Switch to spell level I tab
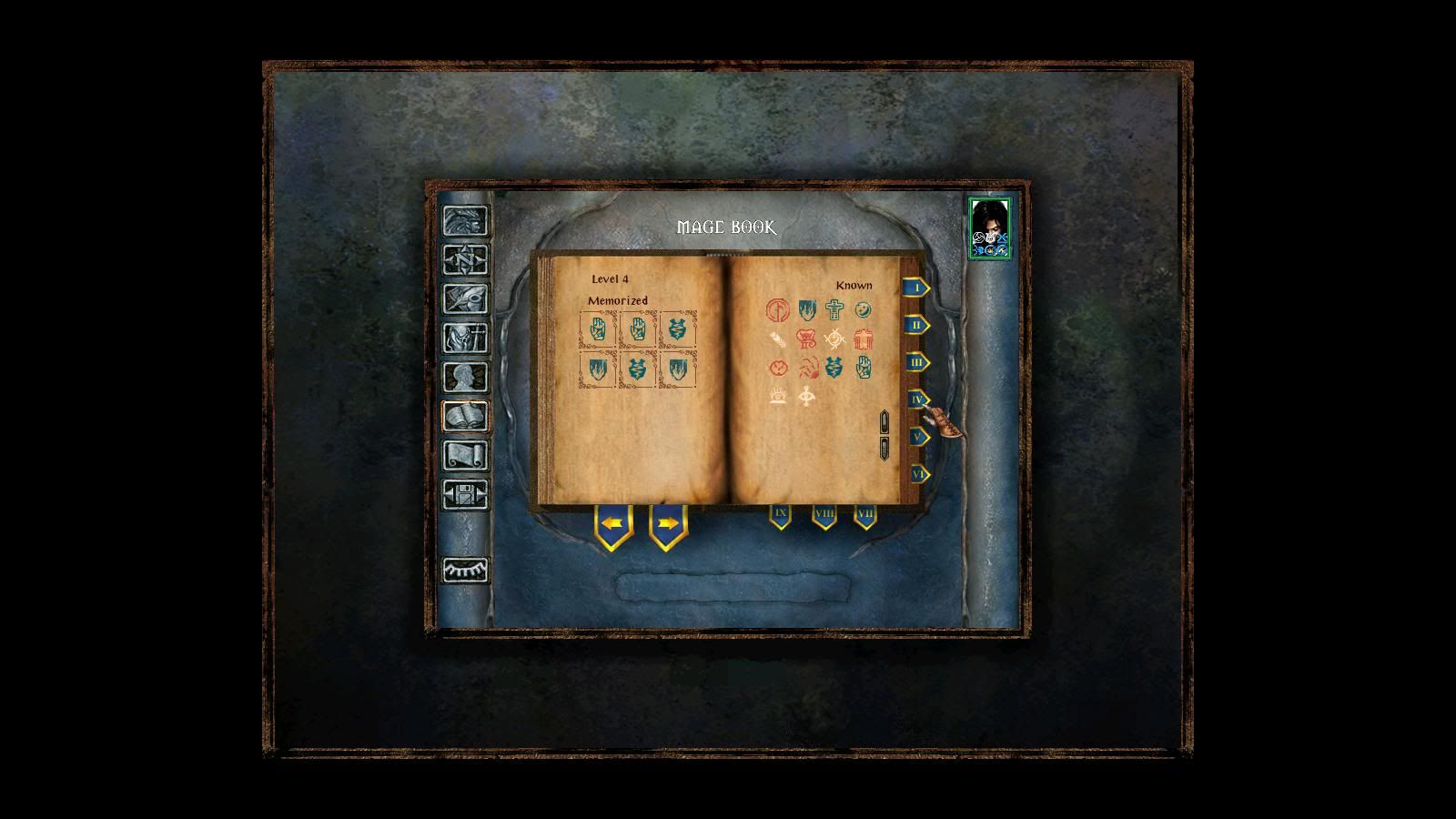 tap(916, 288)
